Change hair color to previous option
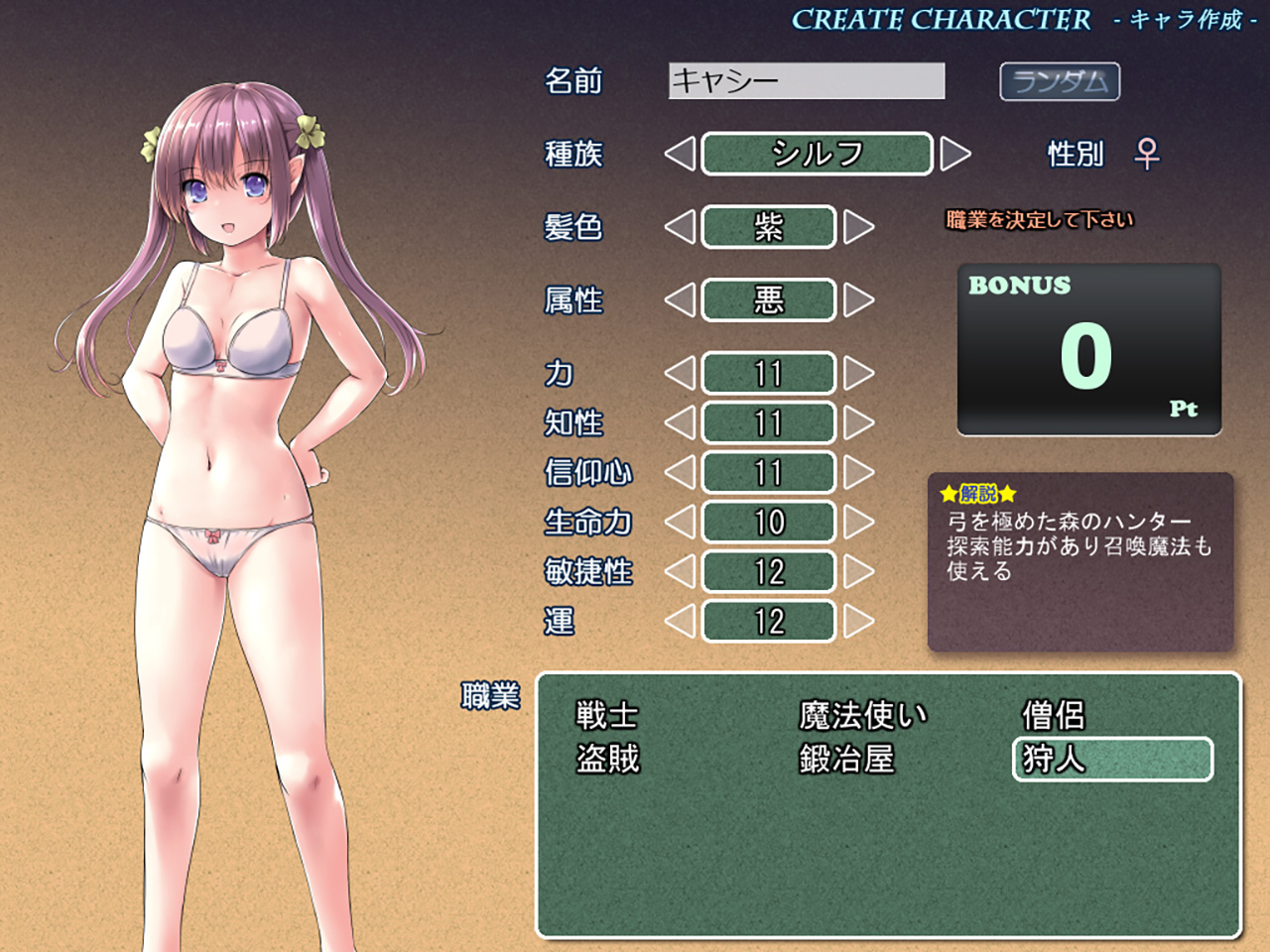 click(x=680, y=227)
